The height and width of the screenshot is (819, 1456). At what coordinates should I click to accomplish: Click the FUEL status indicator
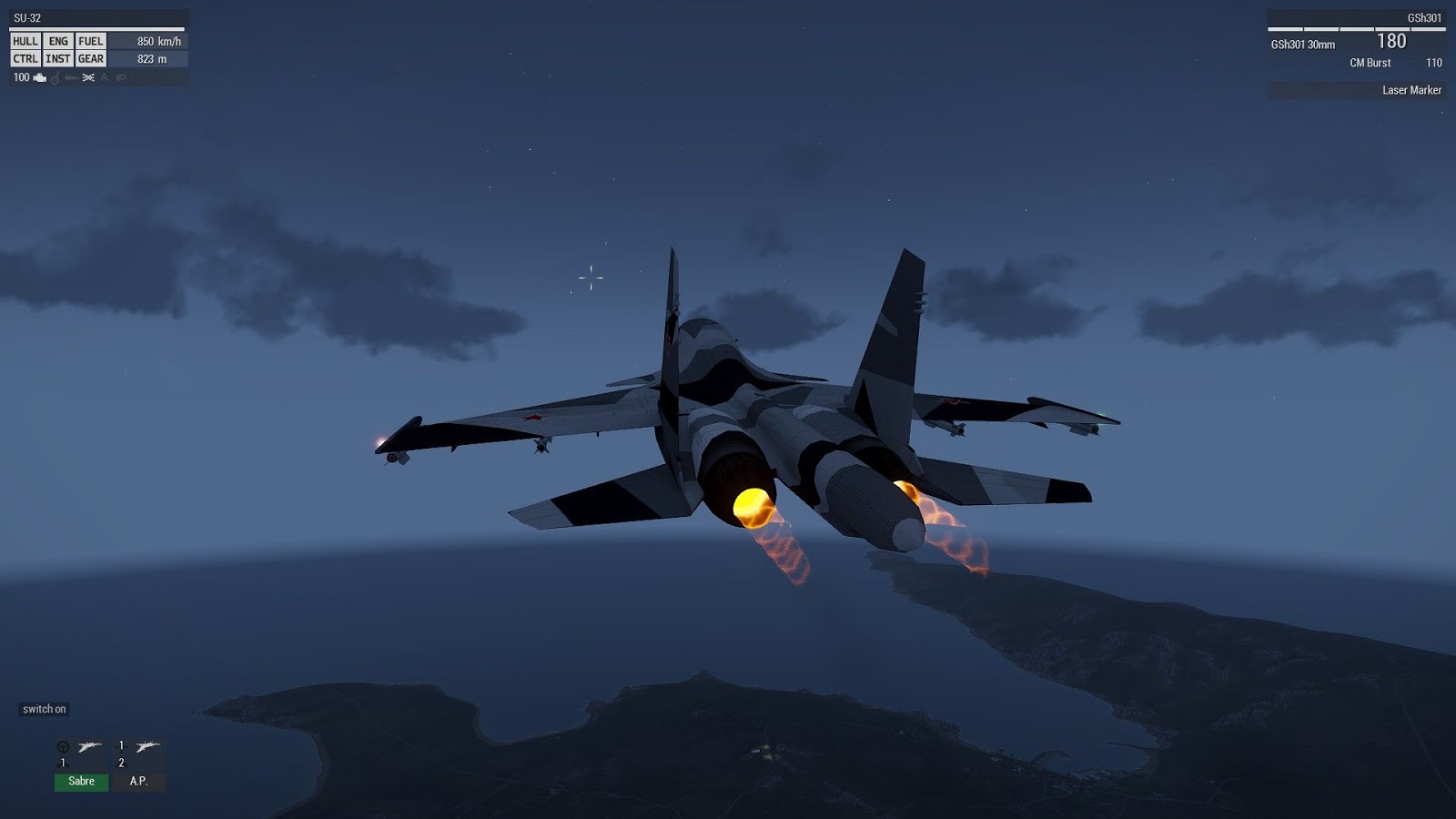91,41
